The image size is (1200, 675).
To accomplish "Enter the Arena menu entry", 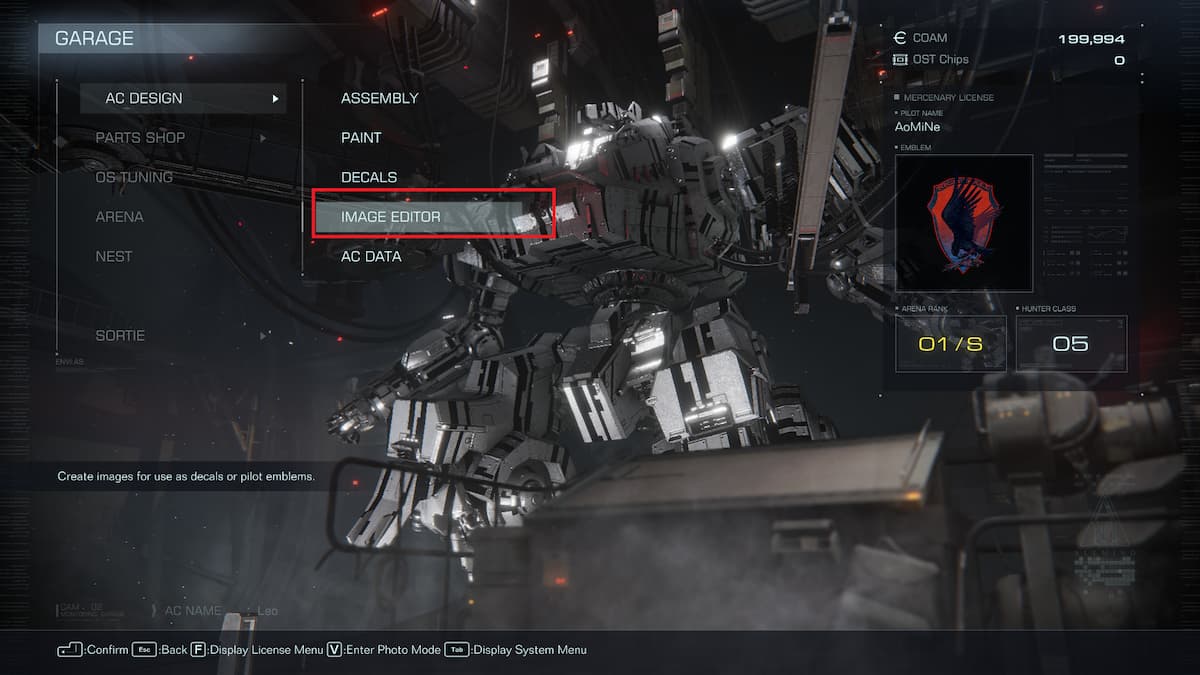I will (x=119, y=217).
